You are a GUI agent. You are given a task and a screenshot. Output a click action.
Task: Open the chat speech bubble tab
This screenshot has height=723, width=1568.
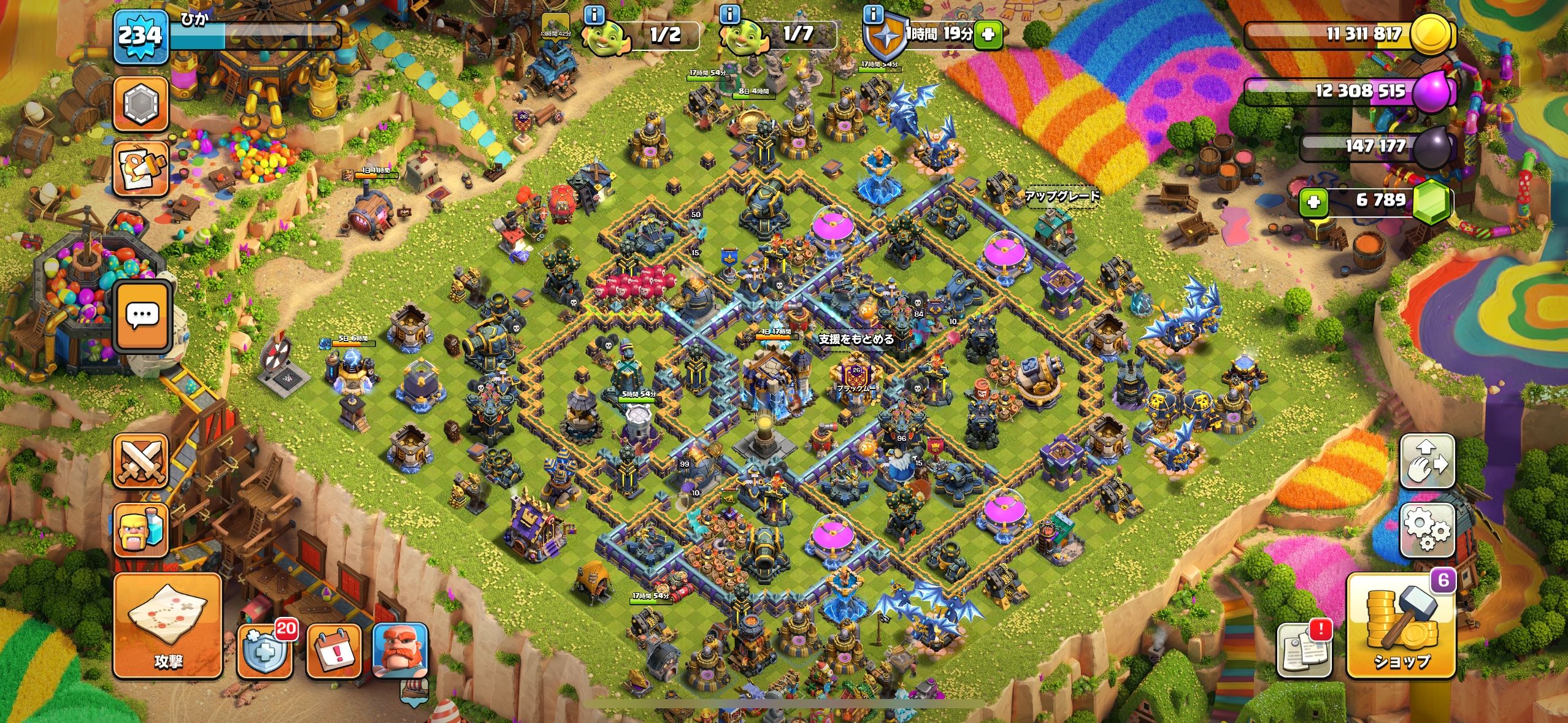(142, 316)
